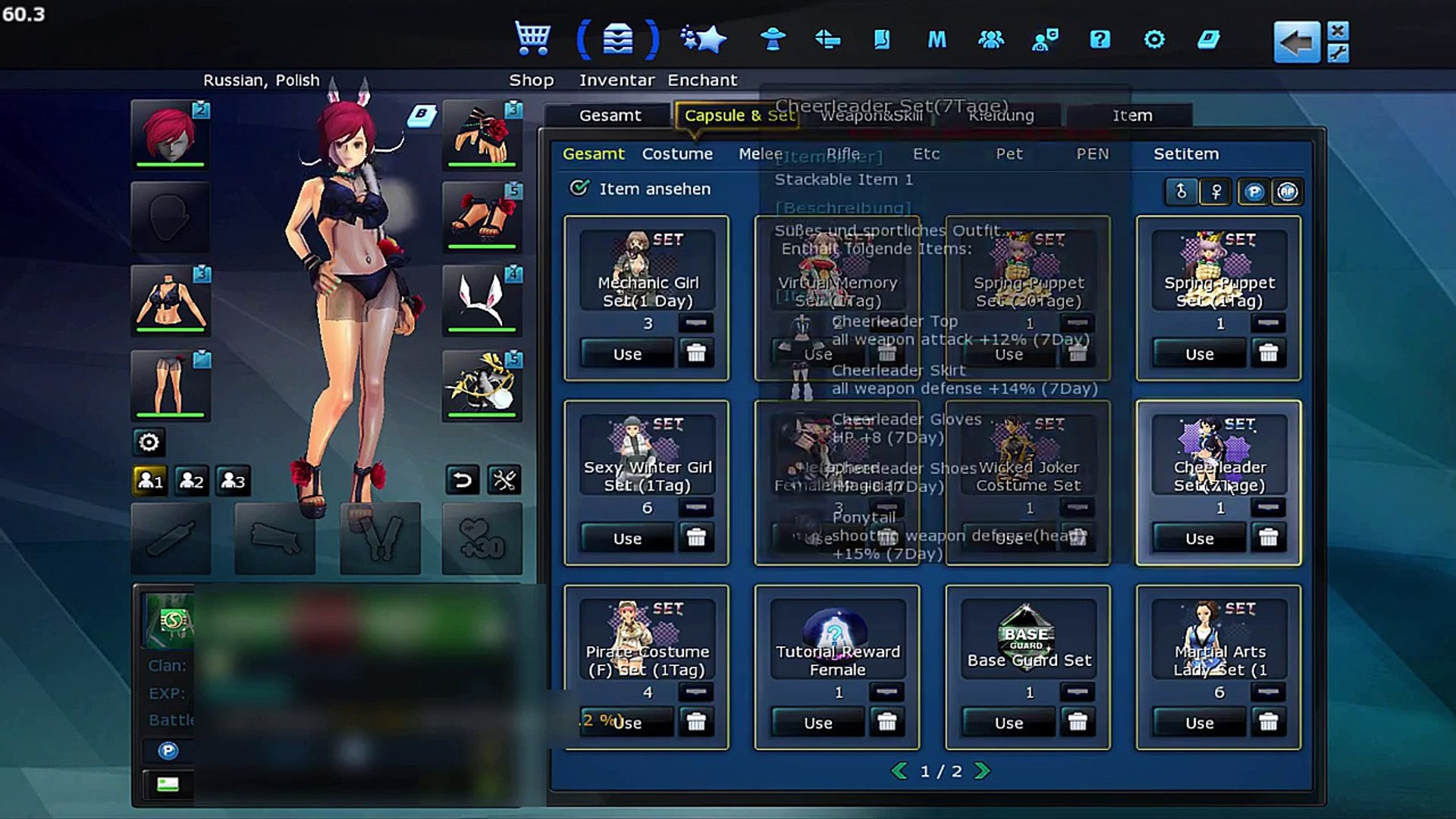Toggle the Item ansehen checkbox
Viewport: 1456px width, 819px height.
pos(579,188)
